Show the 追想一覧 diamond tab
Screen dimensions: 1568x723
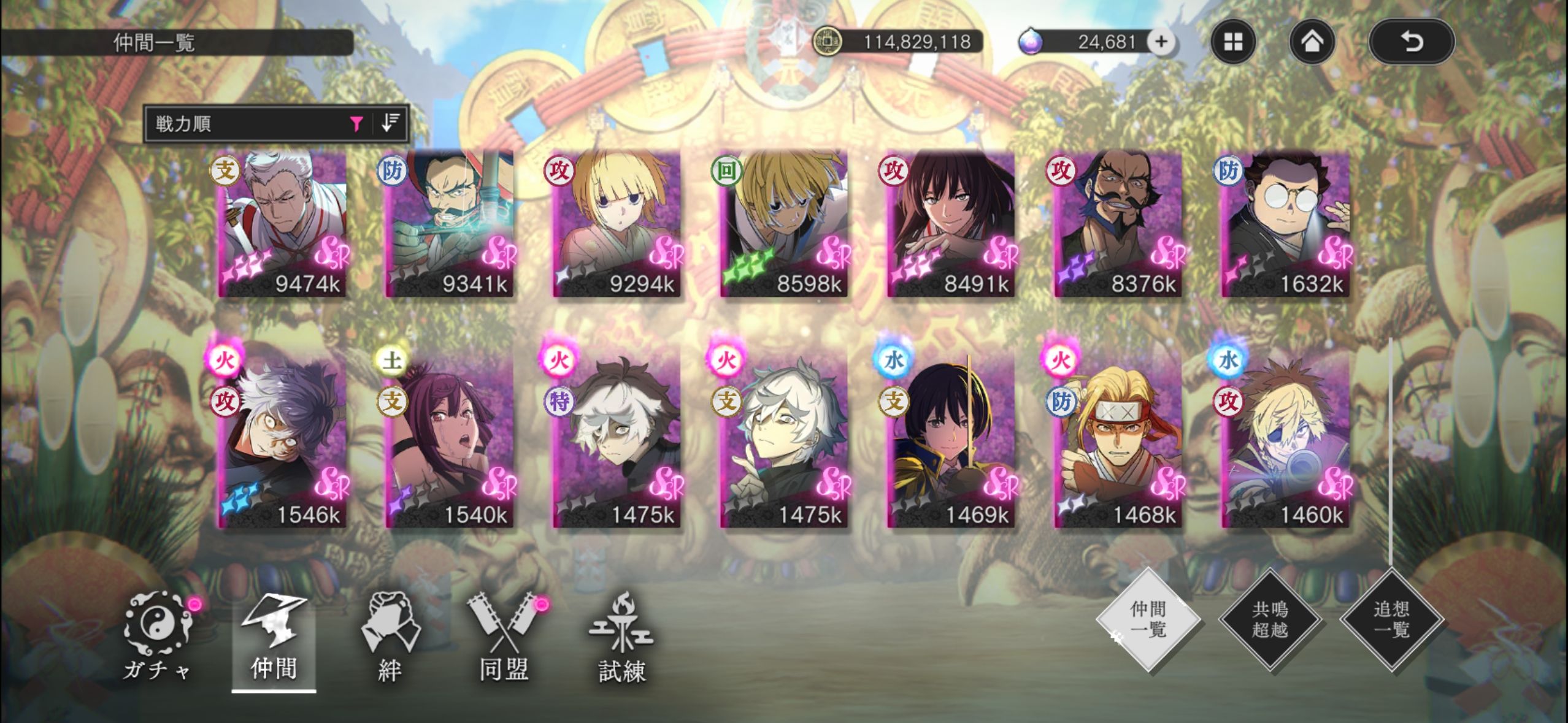(1391, 619)
